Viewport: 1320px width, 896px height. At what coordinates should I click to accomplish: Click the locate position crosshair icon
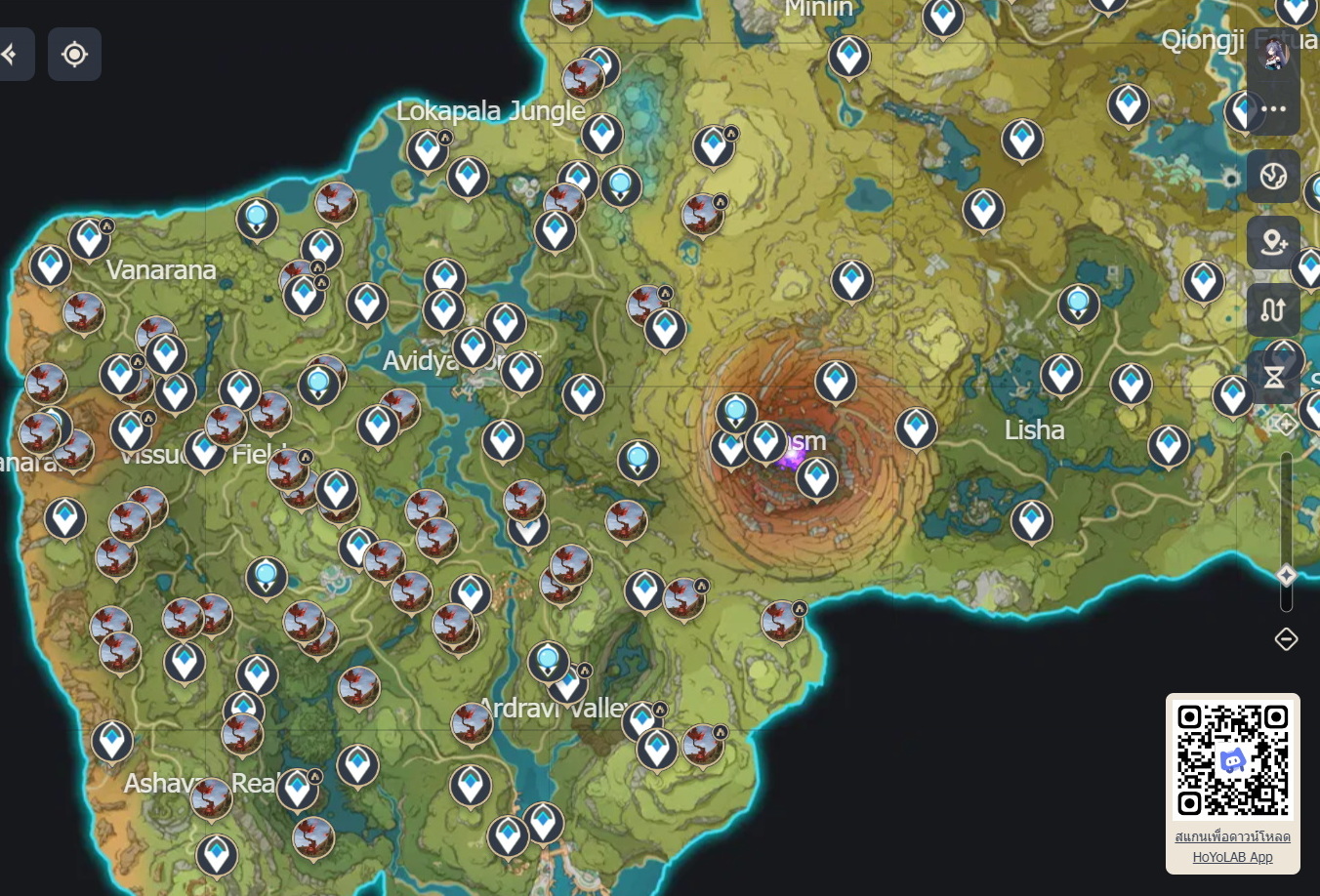75,54
